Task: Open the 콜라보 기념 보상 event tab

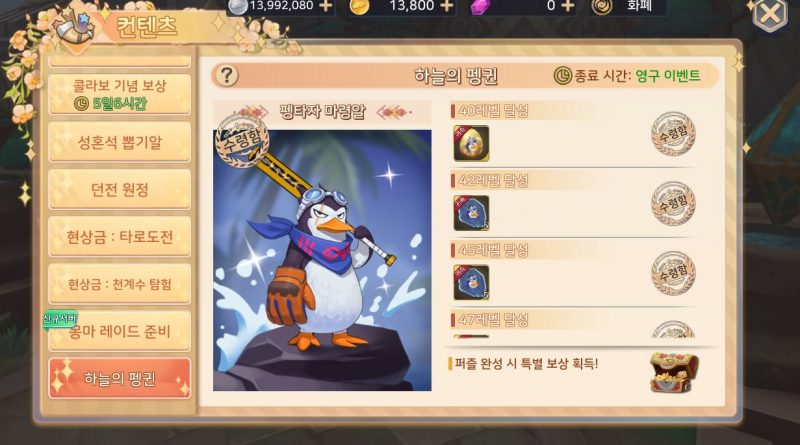Action: click(x=119, y=93)
